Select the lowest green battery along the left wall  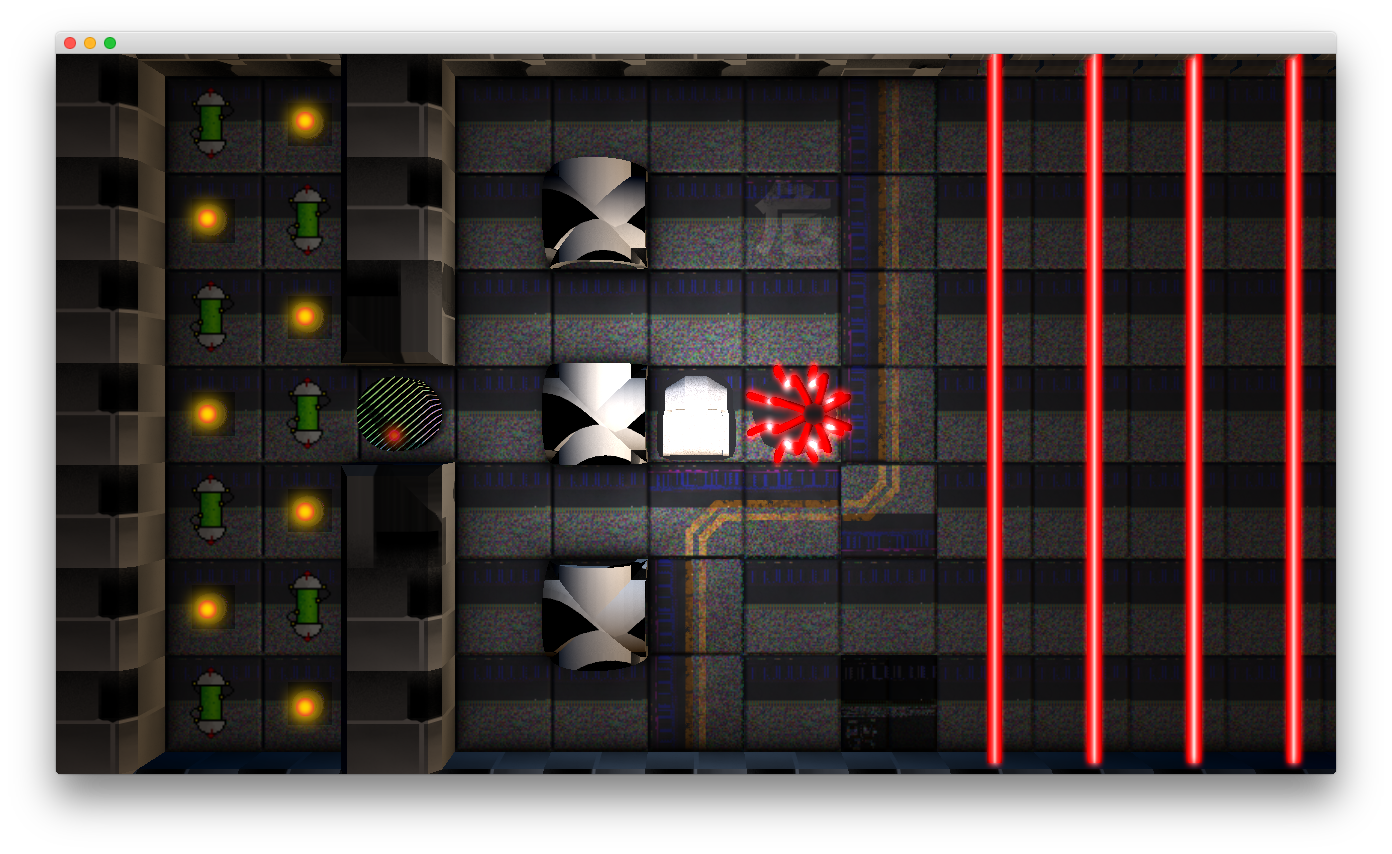pos(210,700)
